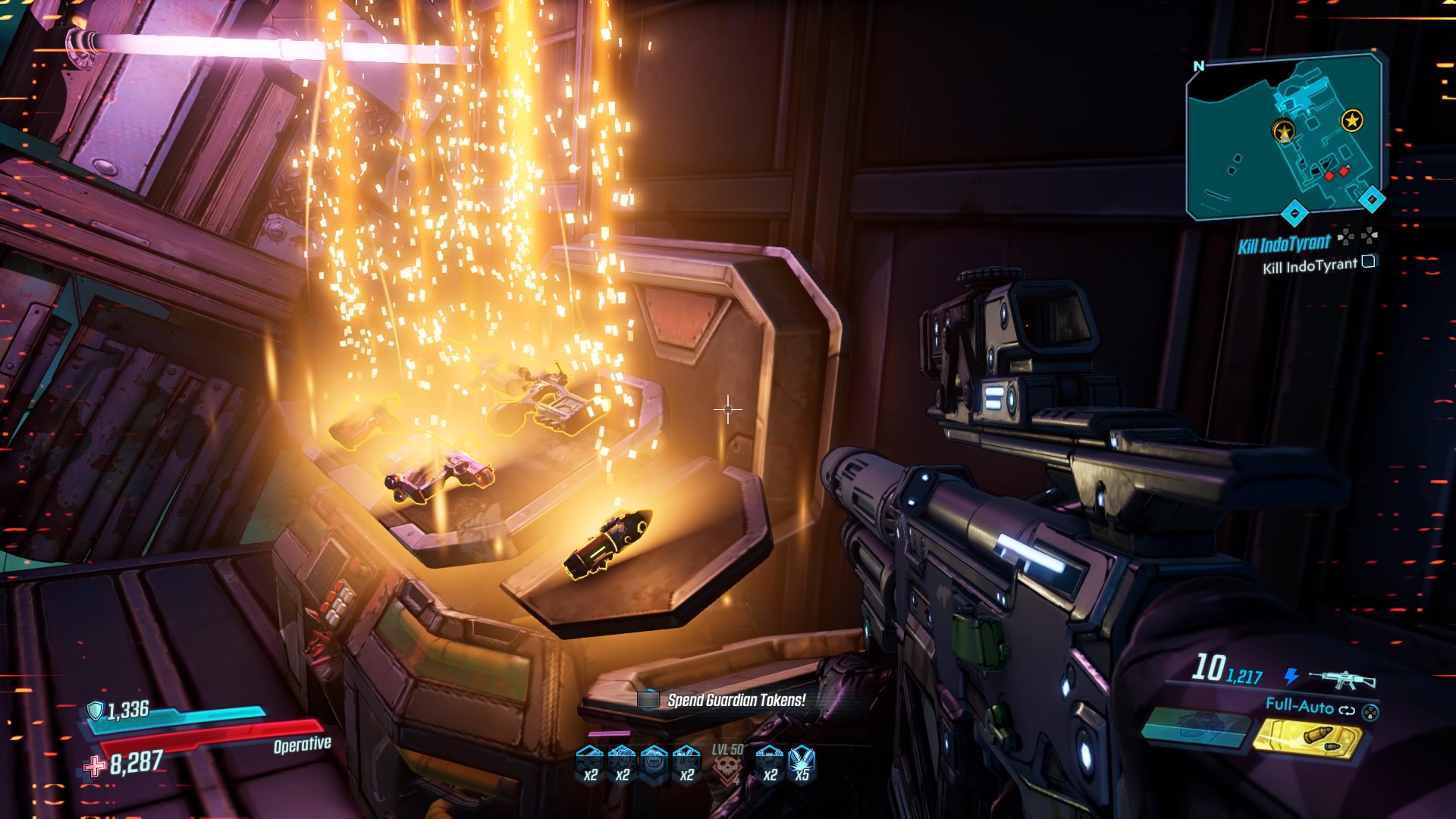Click the N compass marker on the minimap

(1200, 66)
